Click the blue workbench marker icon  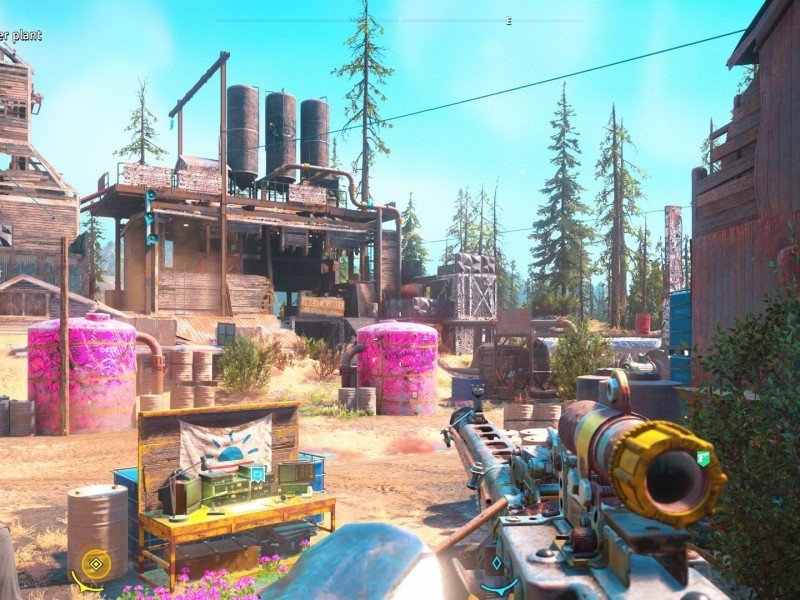(257, 473)
